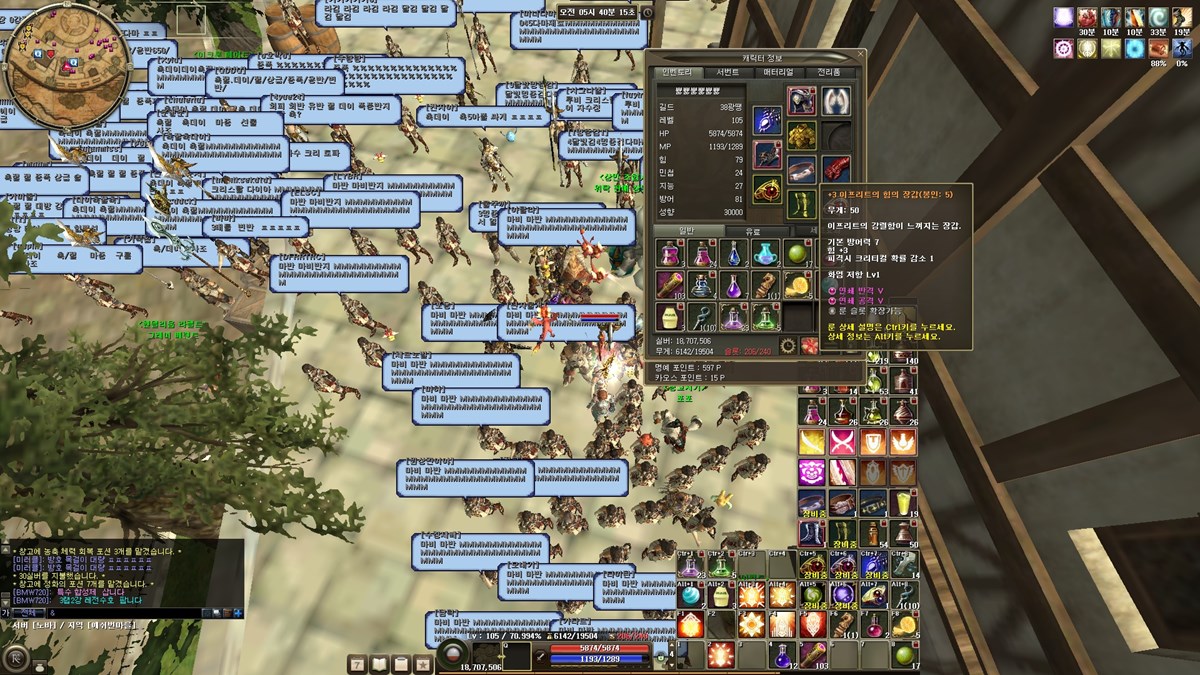The height and width of the screenshot is (675, 1200).
Task: Show the 전리품 tab
Action: click(x=829, y=73)
